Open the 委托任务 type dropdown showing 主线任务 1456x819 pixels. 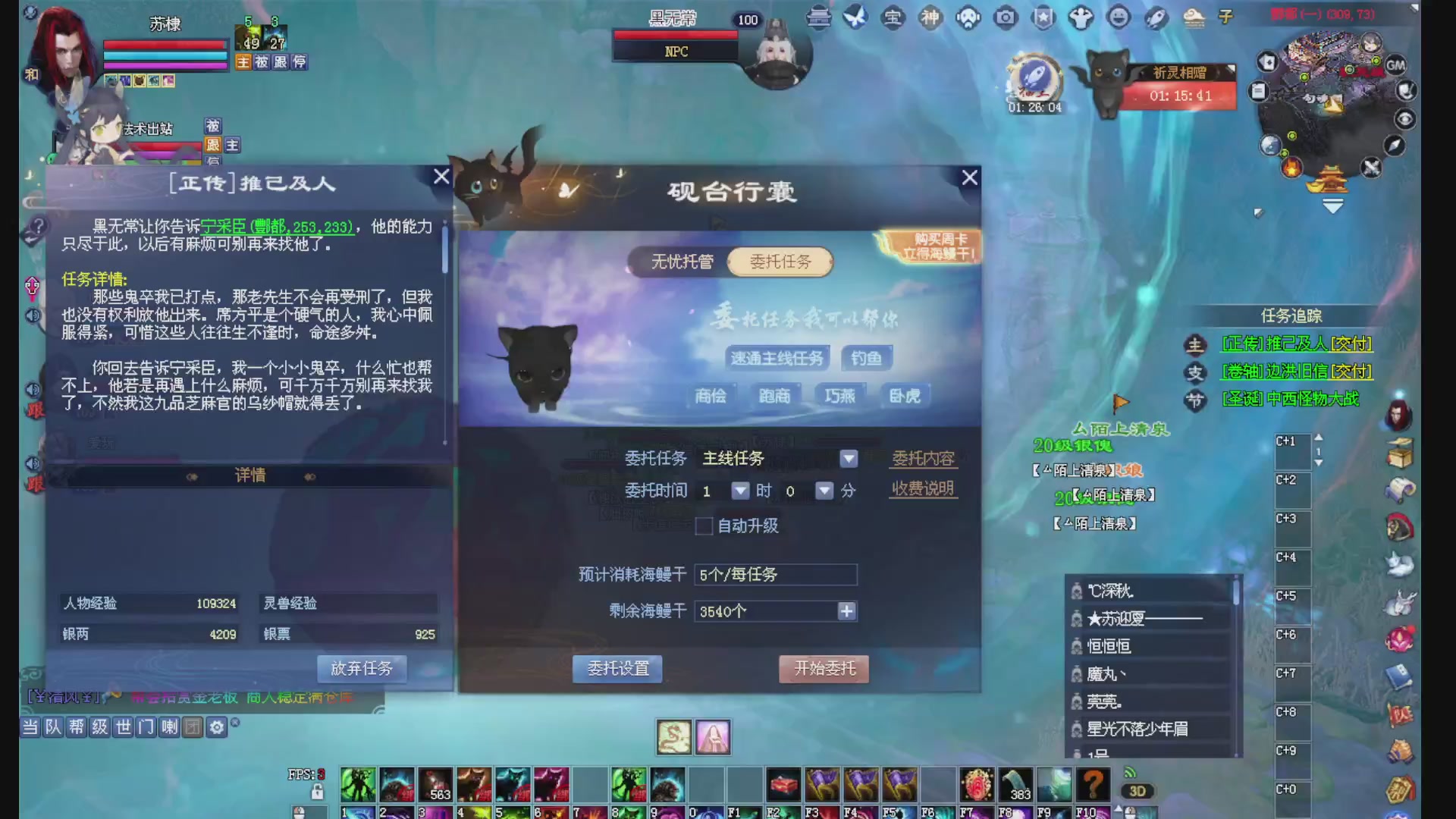pos(848,459)
